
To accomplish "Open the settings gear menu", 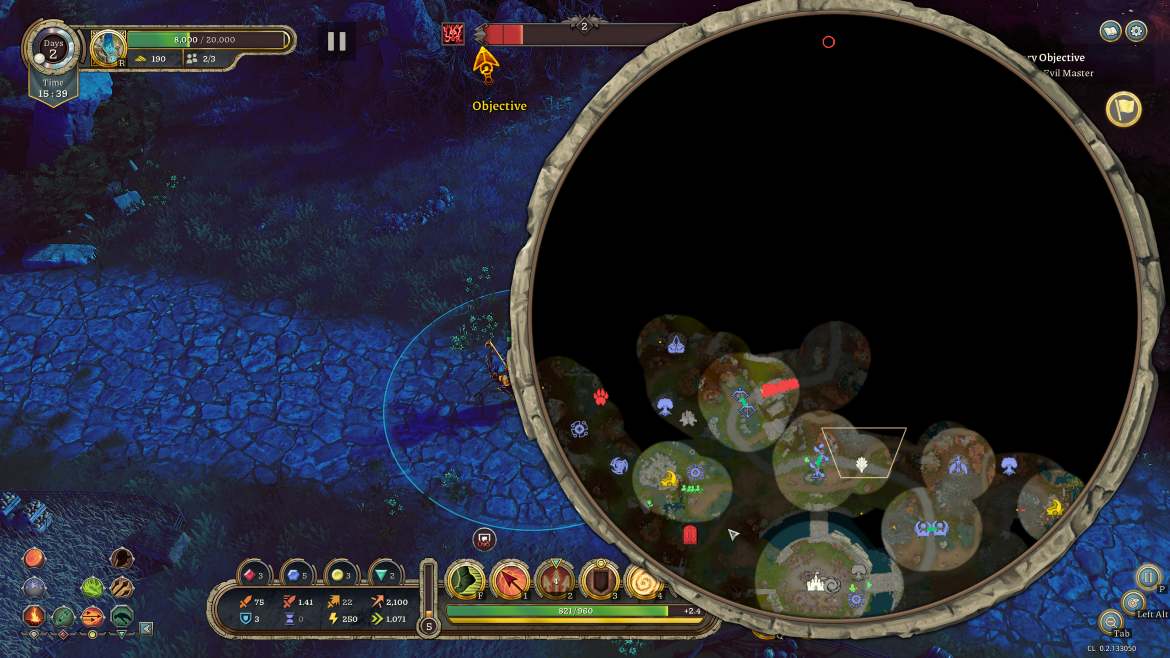I will (x=1136, y=31).
